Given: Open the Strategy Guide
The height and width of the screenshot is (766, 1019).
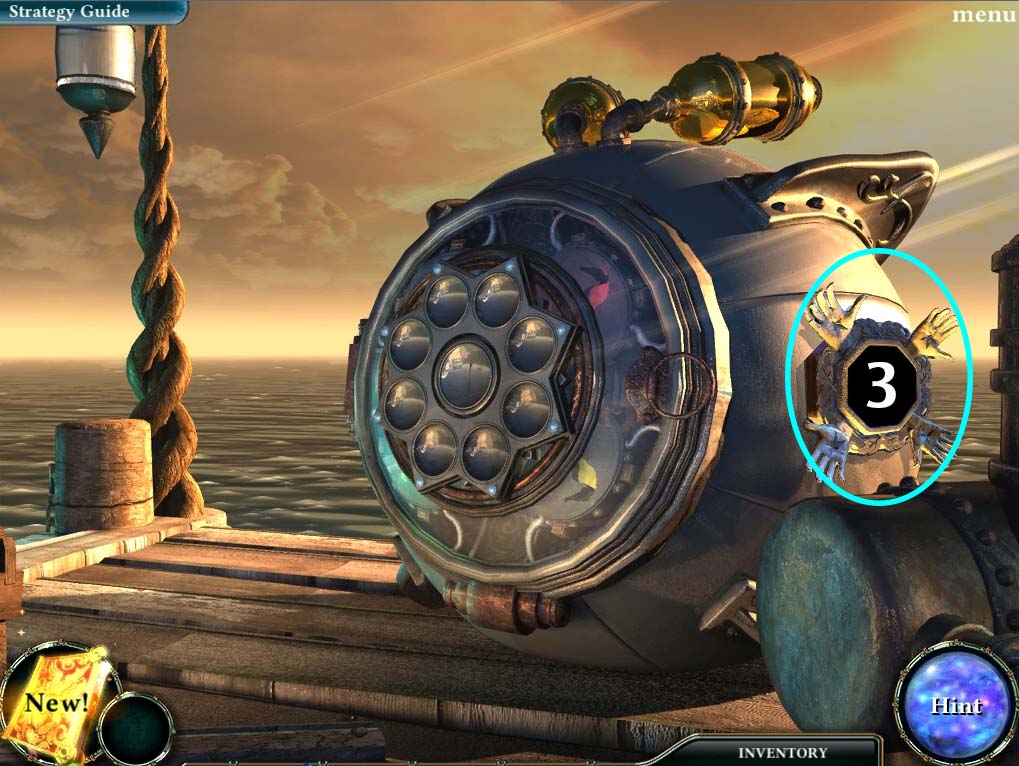Looking at the screenshot, I should tap(69, 12).
